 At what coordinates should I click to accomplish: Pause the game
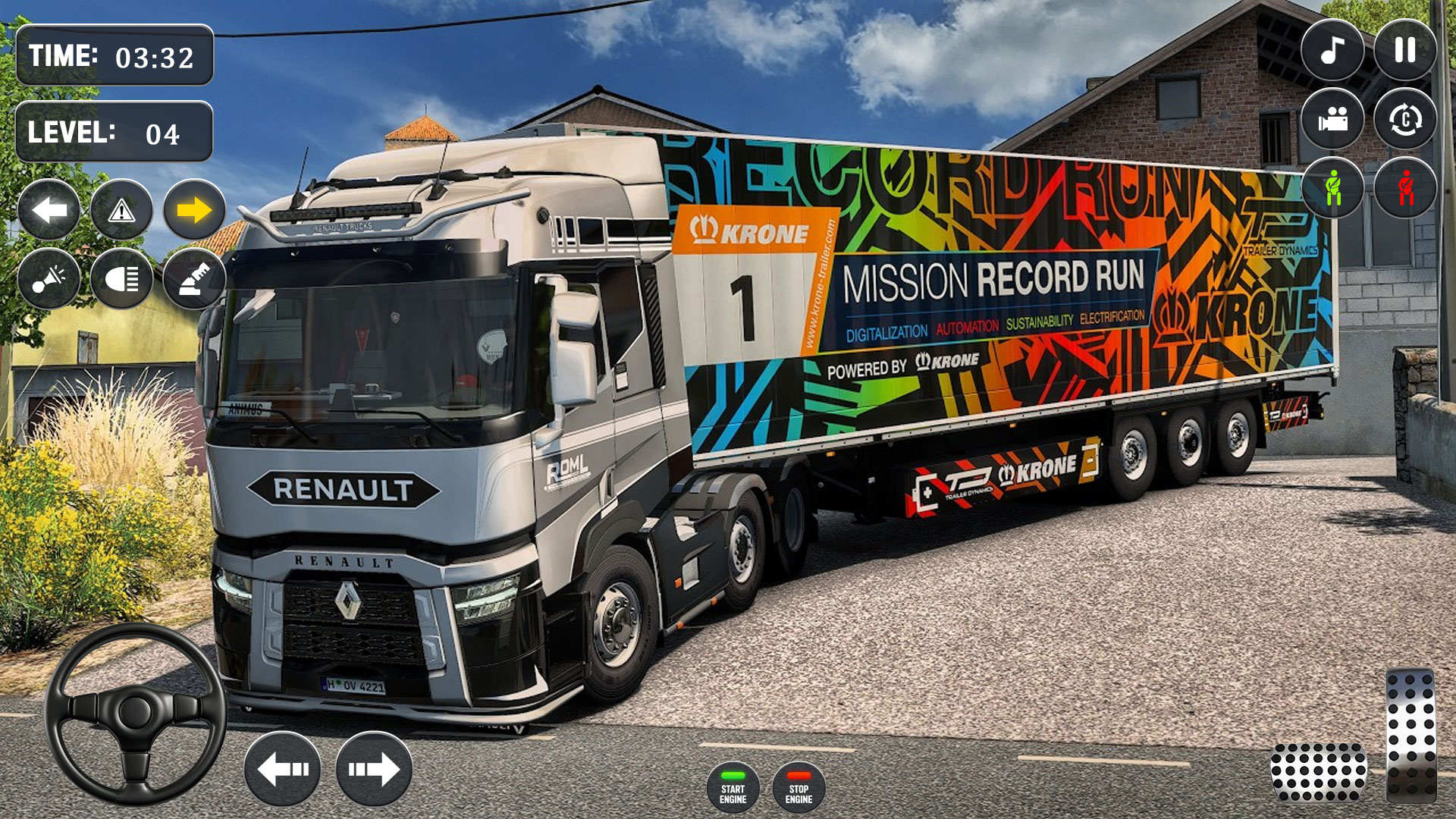pyautogui.click(x=1407, y=52)
